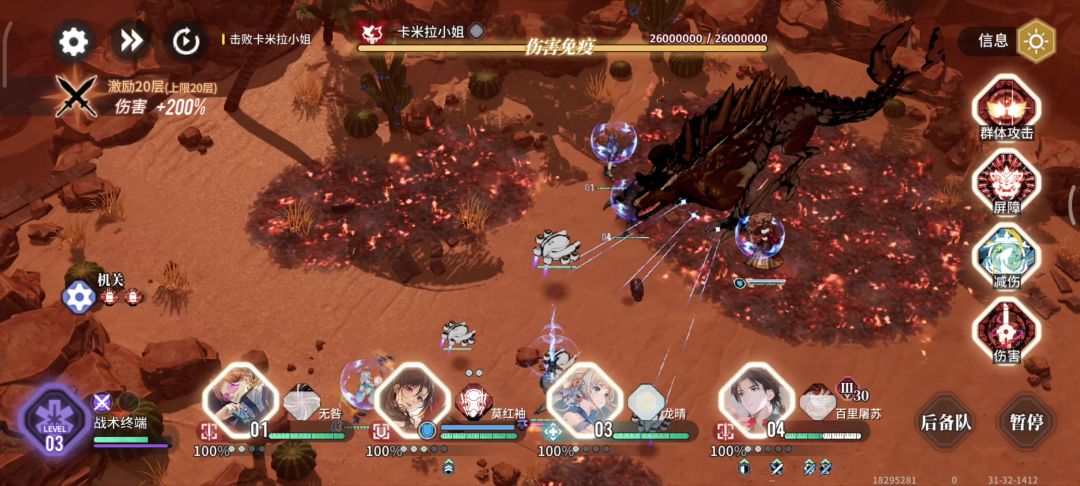Open the 后备队 reserve team
The width and height of the screenshot is (1080, 486).
point(945,422)
